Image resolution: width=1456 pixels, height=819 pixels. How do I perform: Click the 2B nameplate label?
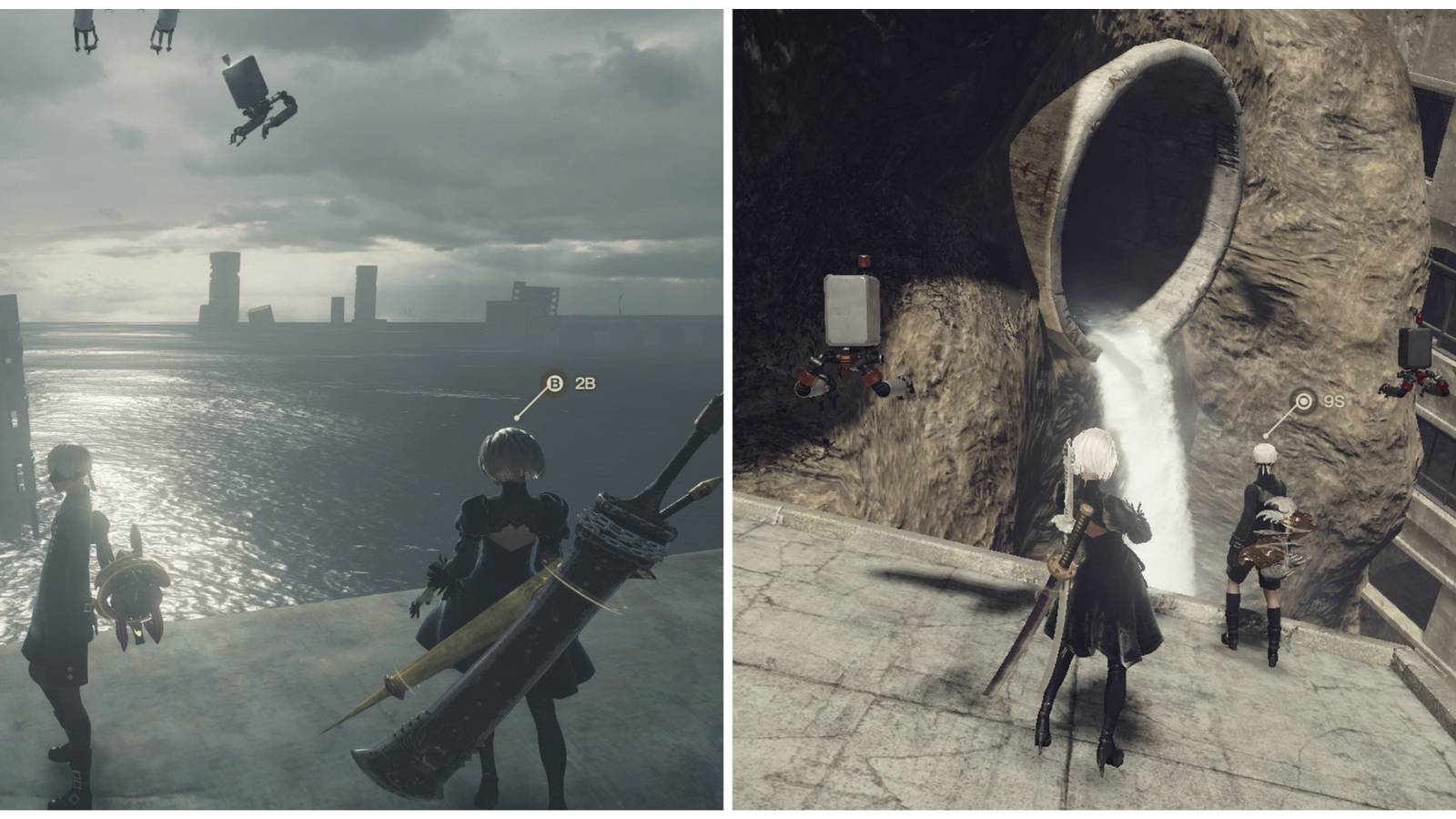[x=585, y=381]
